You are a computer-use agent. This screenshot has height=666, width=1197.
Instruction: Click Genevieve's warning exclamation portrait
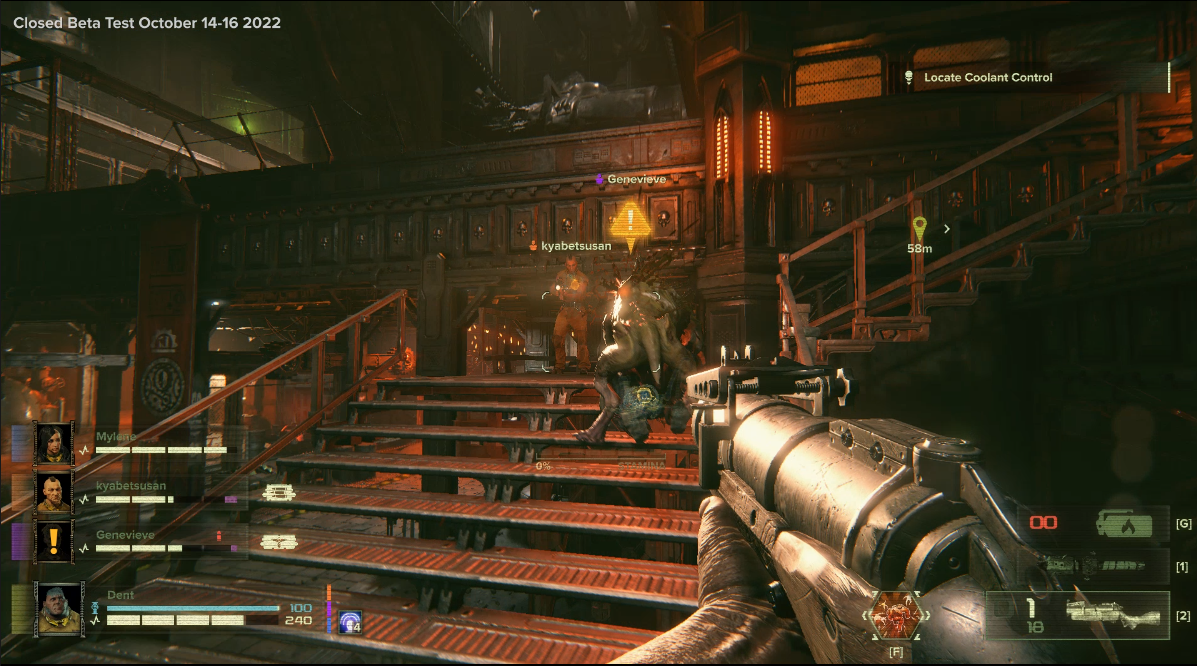click(53, 541)
